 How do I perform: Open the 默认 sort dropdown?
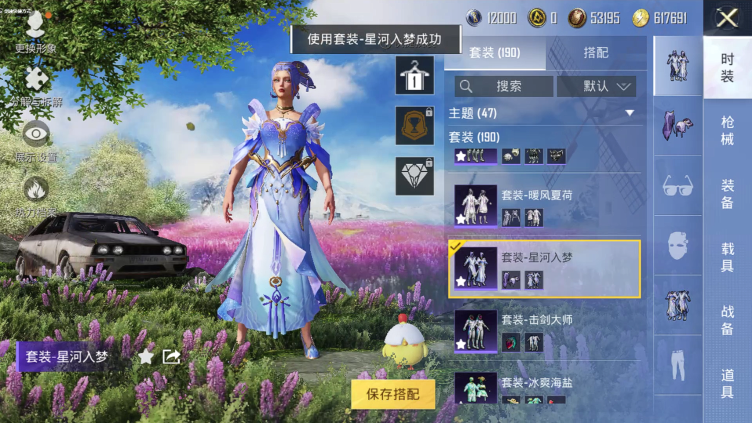596,86
